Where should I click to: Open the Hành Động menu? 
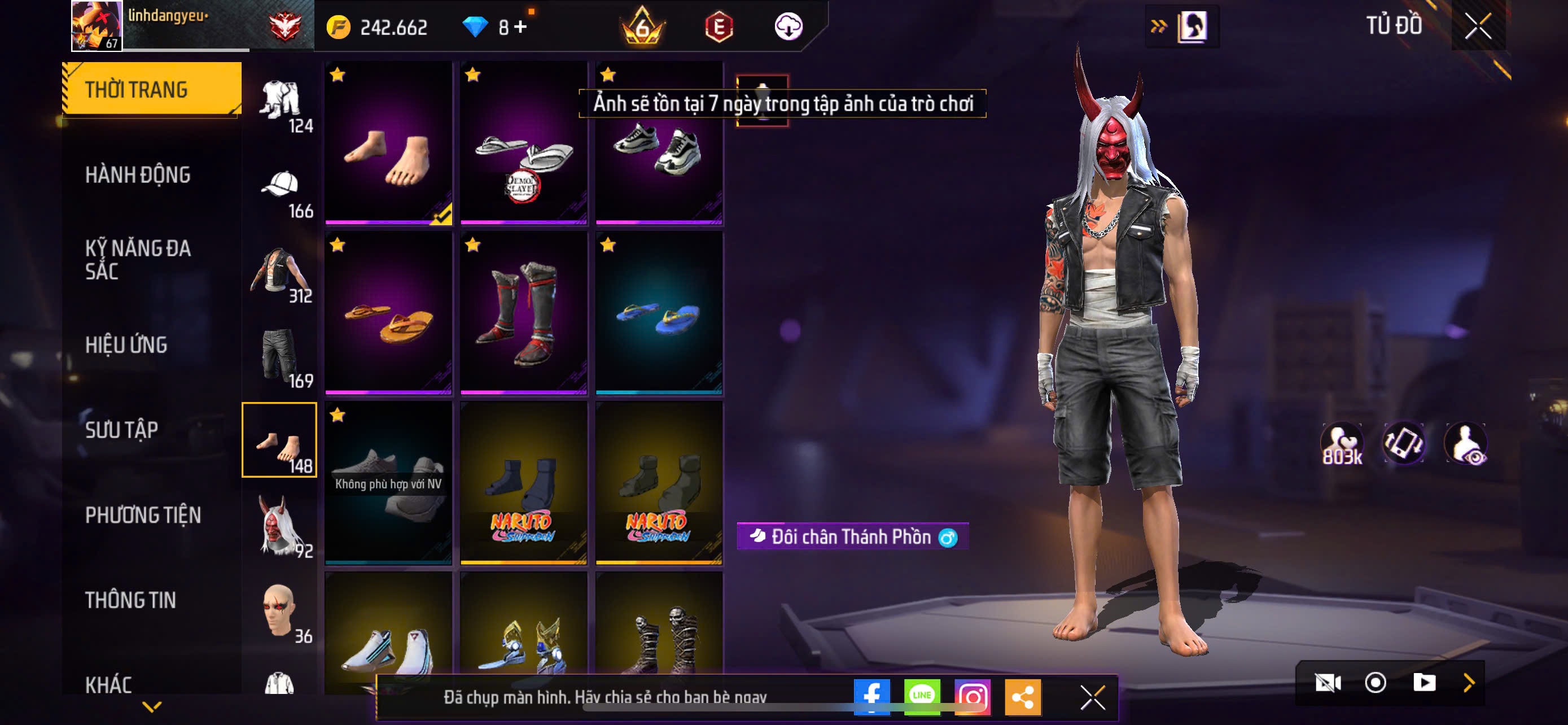point(138,175)
